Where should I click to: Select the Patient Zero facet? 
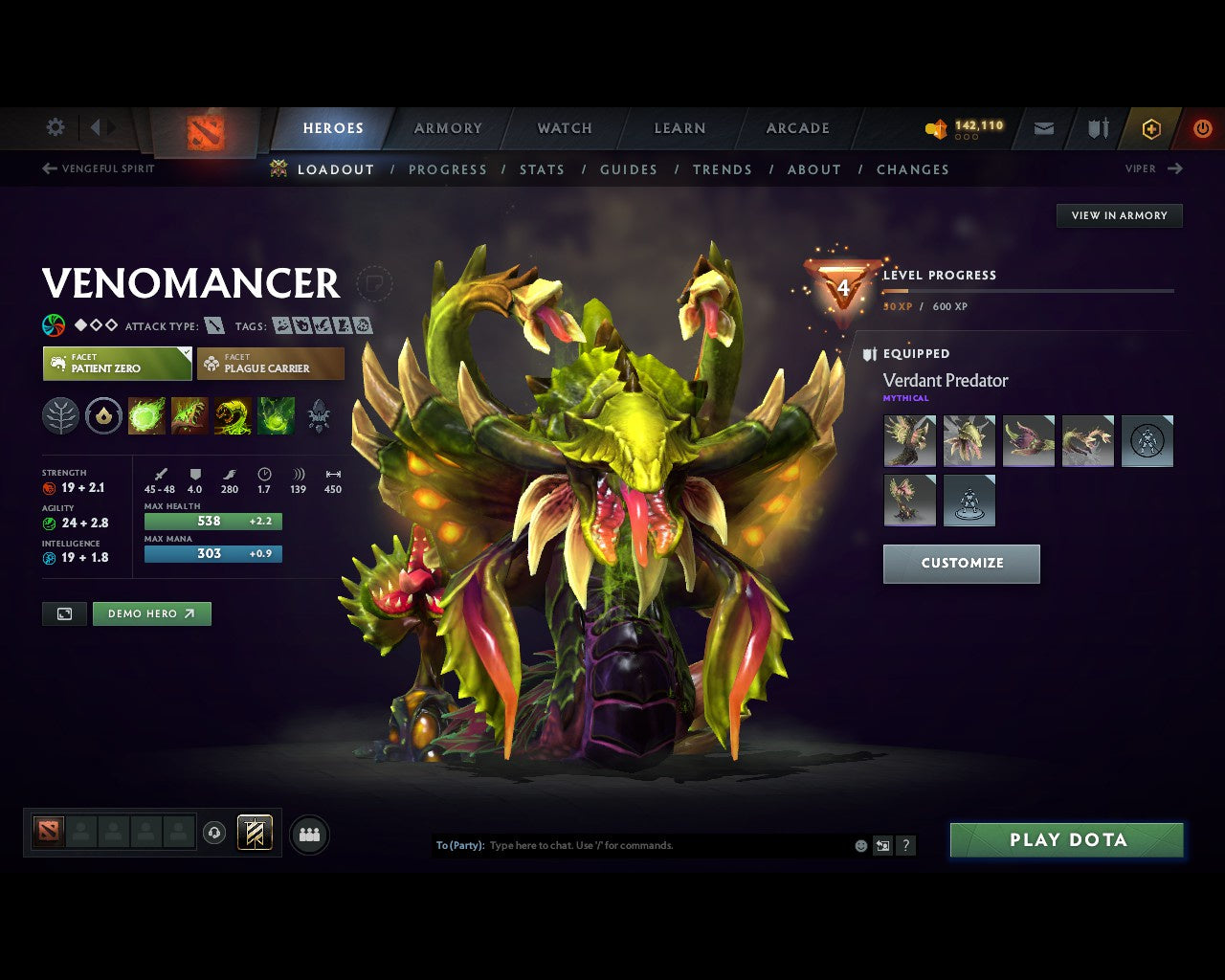117,364
